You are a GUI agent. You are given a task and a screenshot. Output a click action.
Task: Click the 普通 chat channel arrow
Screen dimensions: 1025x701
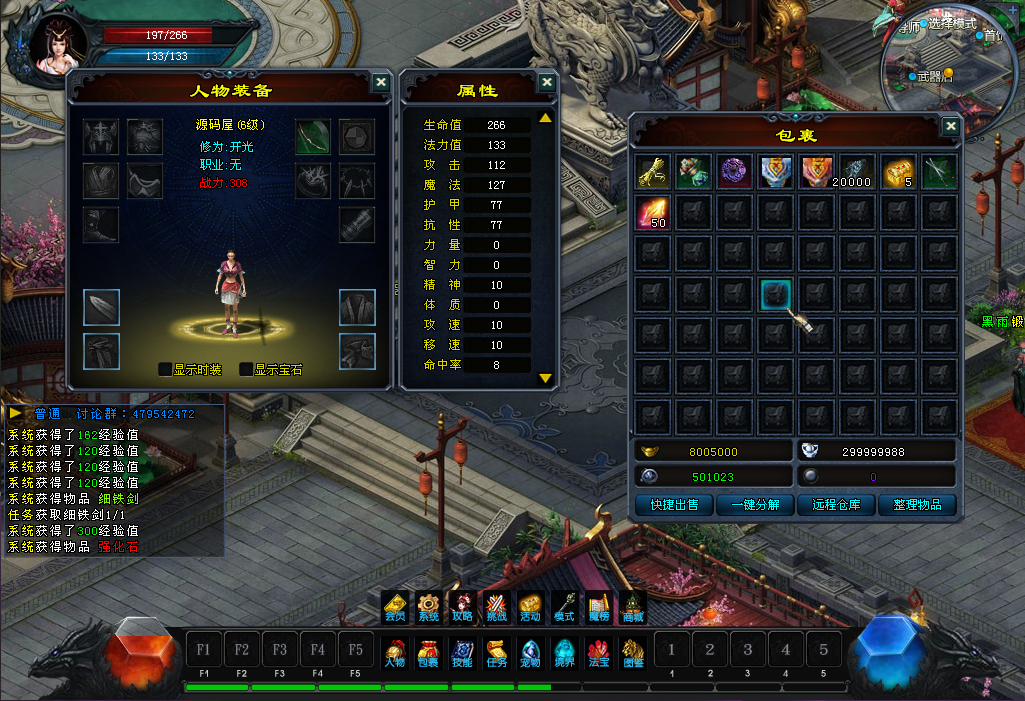coord(17,413)
